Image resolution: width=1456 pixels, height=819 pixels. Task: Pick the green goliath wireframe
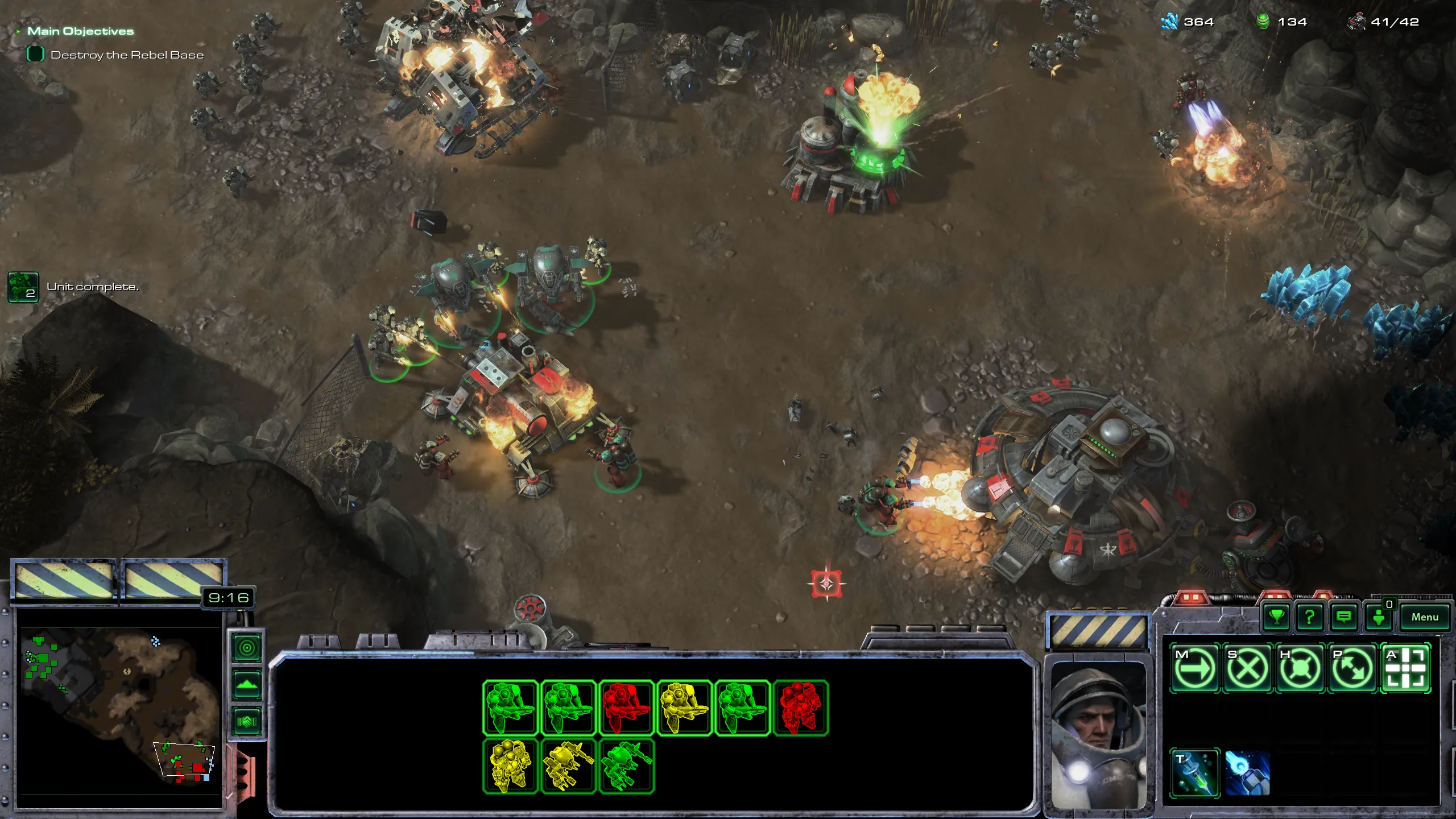point(626,766)
